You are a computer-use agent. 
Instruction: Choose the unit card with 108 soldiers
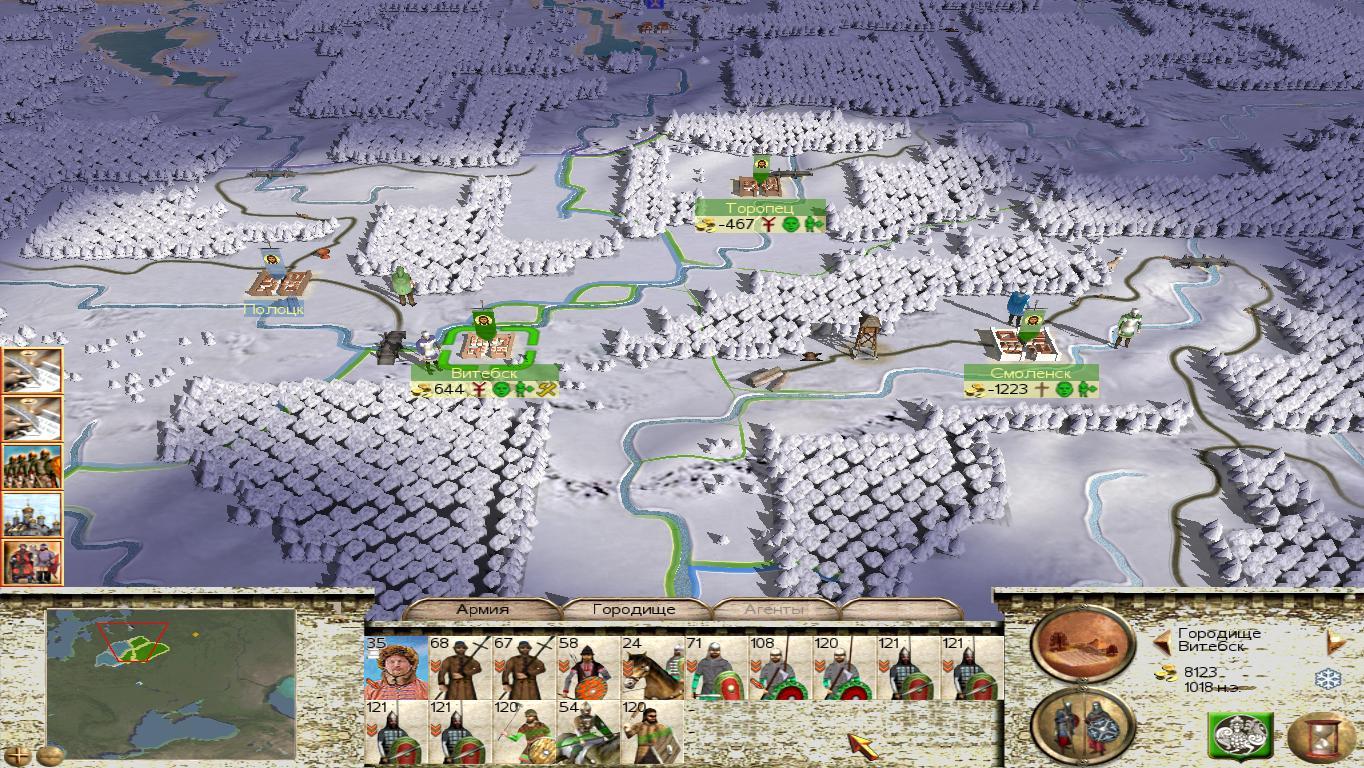tap(779, 668)
